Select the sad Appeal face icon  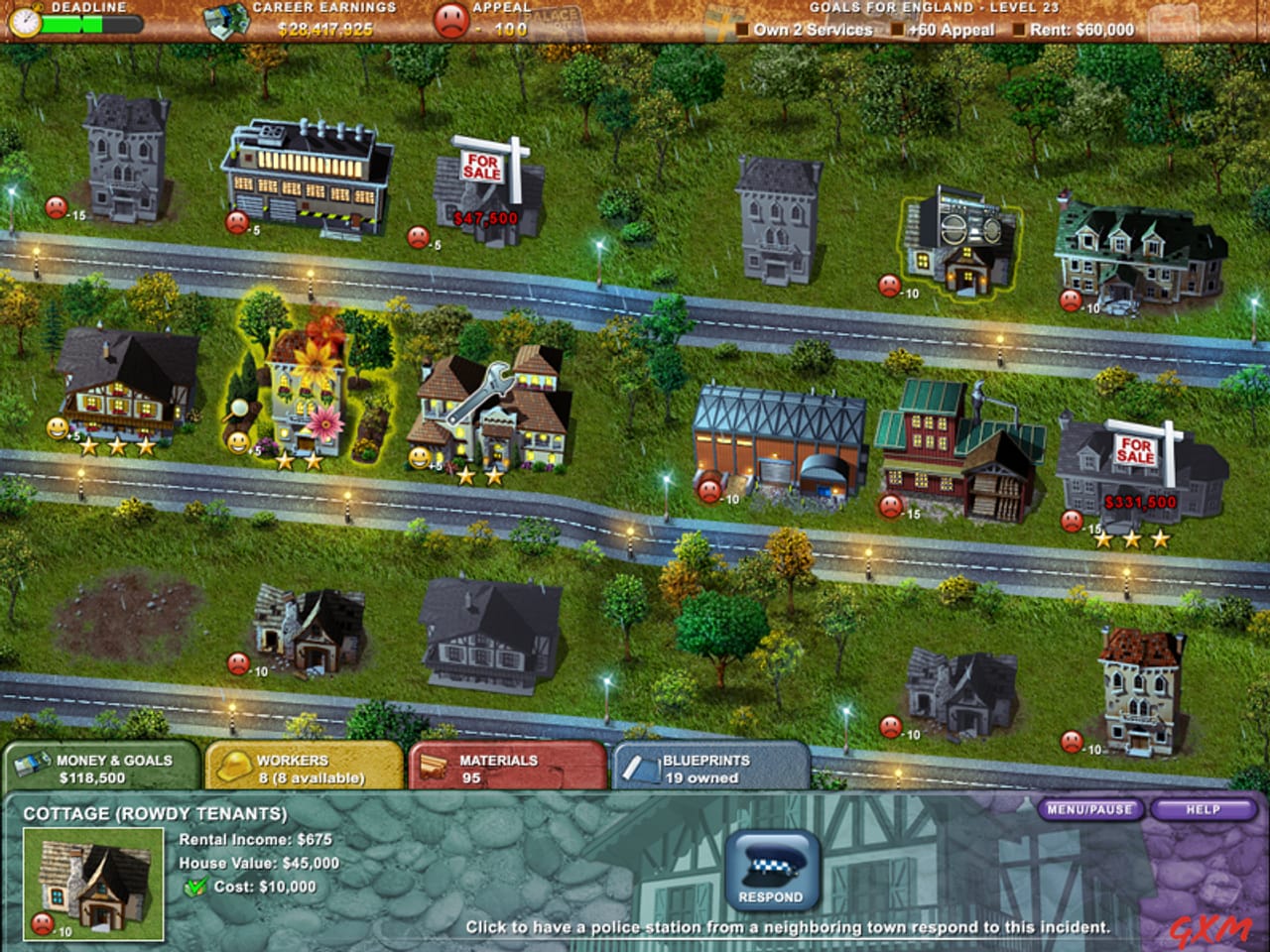click(452, 19)
